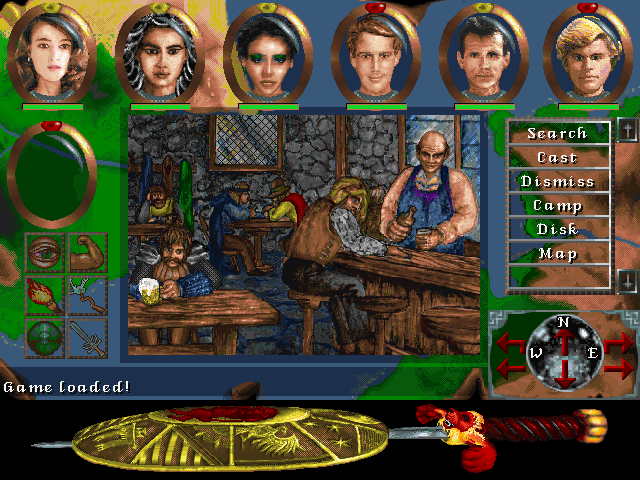This screenshot has height=480, width=640.
Task: Choose Search from the action menu
Action: pyautogui.click(x=557, y=133)
